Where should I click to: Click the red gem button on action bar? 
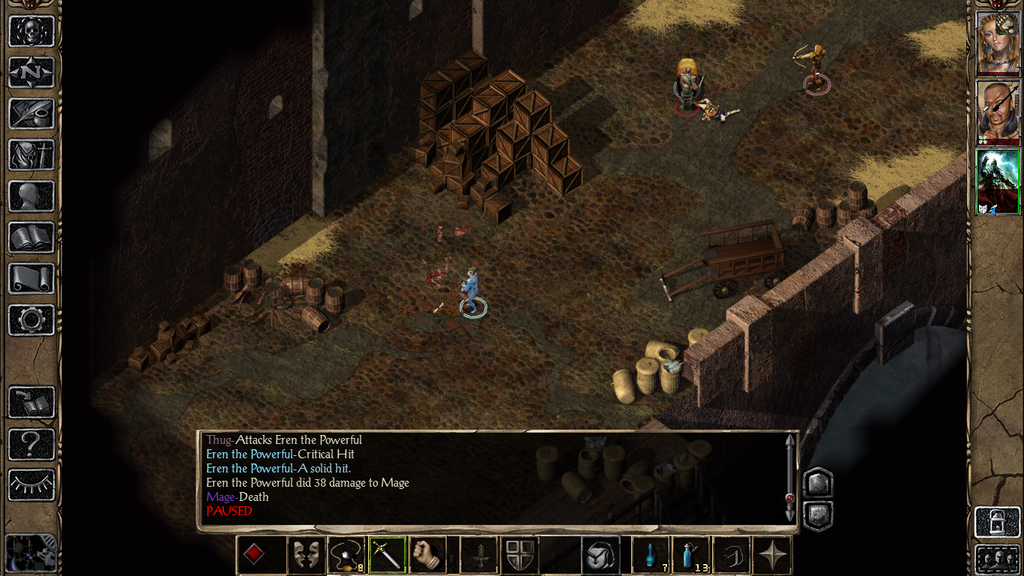click(x=254, y=555)
